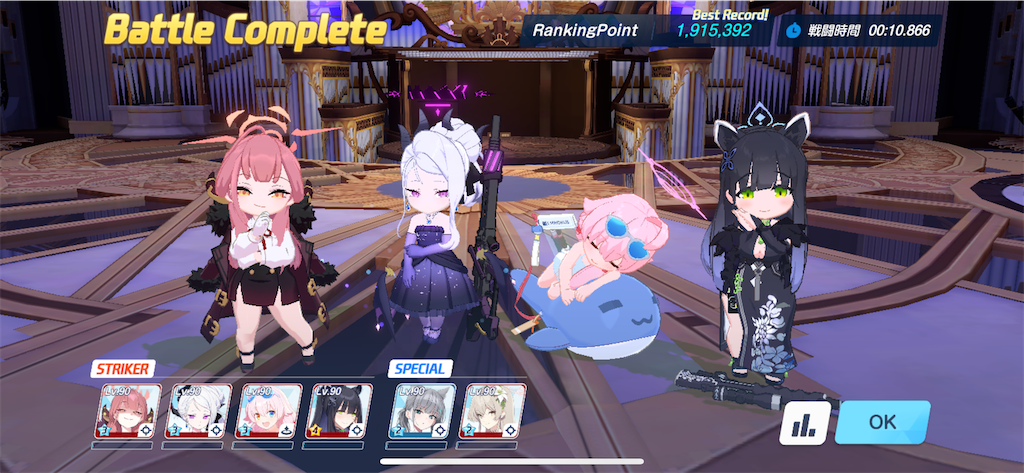
Task: Select the white-haired purple-eyed striker portrait
Action: coord(197,412)
